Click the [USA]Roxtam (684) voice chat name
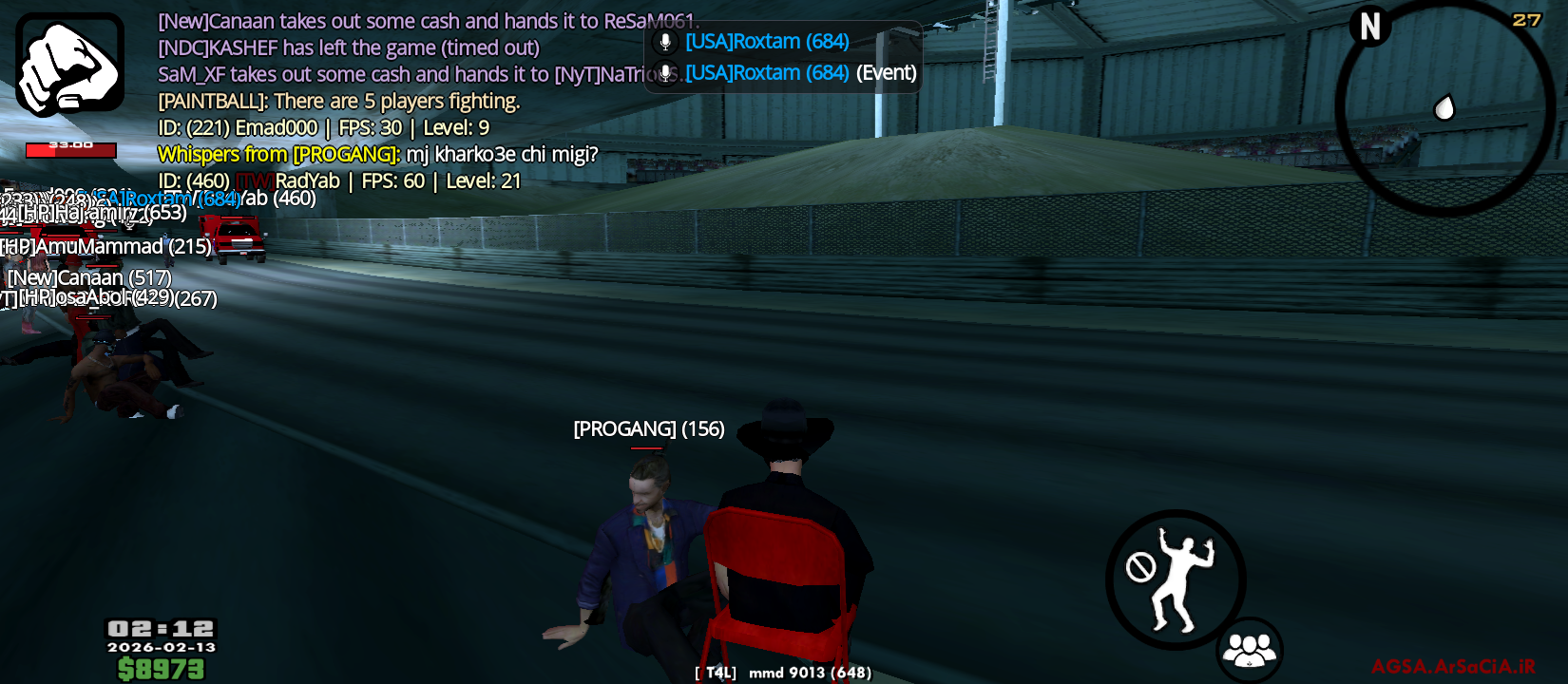 768,41
